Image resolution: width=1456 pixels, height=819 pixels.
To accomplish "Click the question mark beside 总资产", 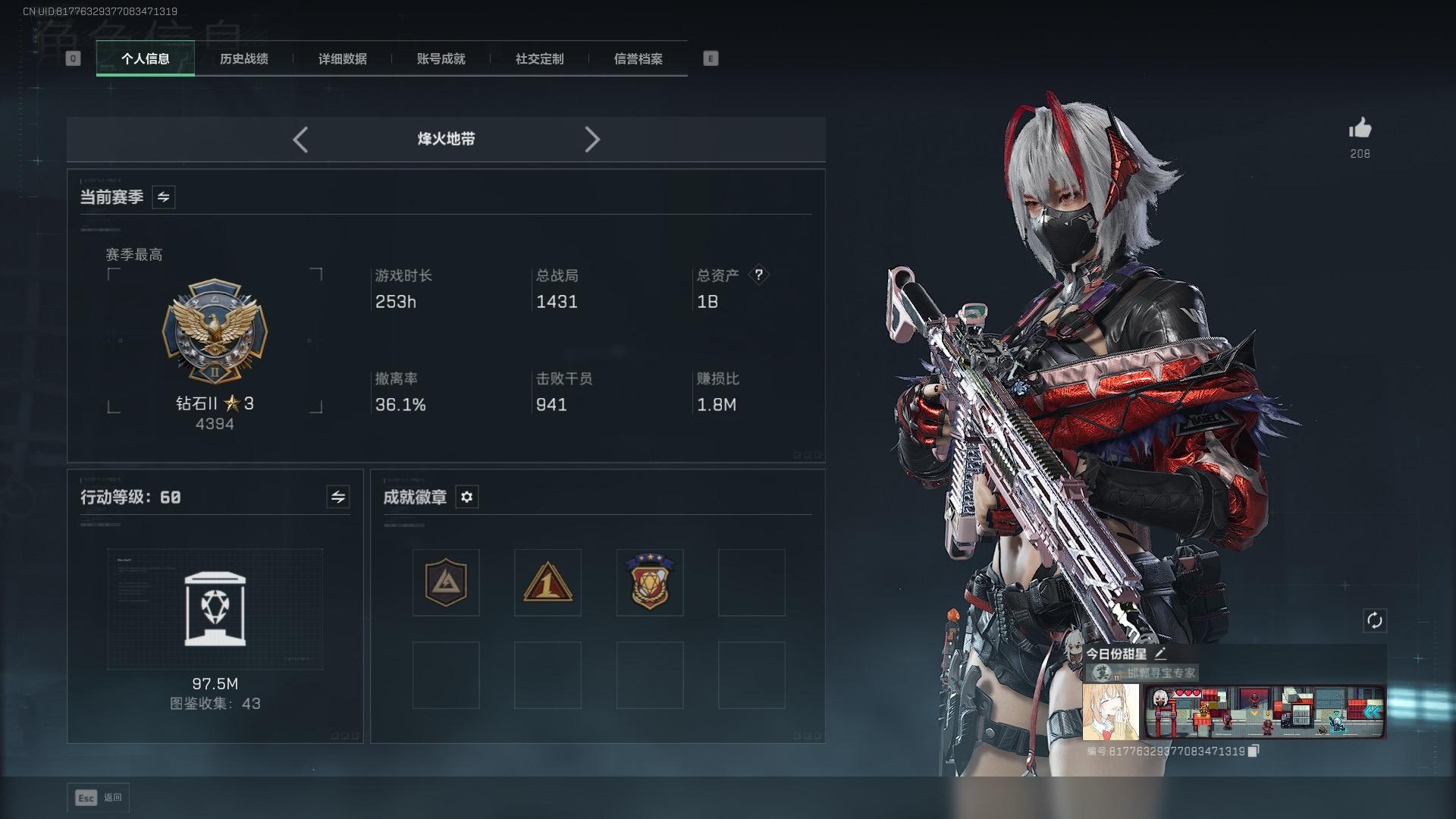I will [x=758, y=275].
